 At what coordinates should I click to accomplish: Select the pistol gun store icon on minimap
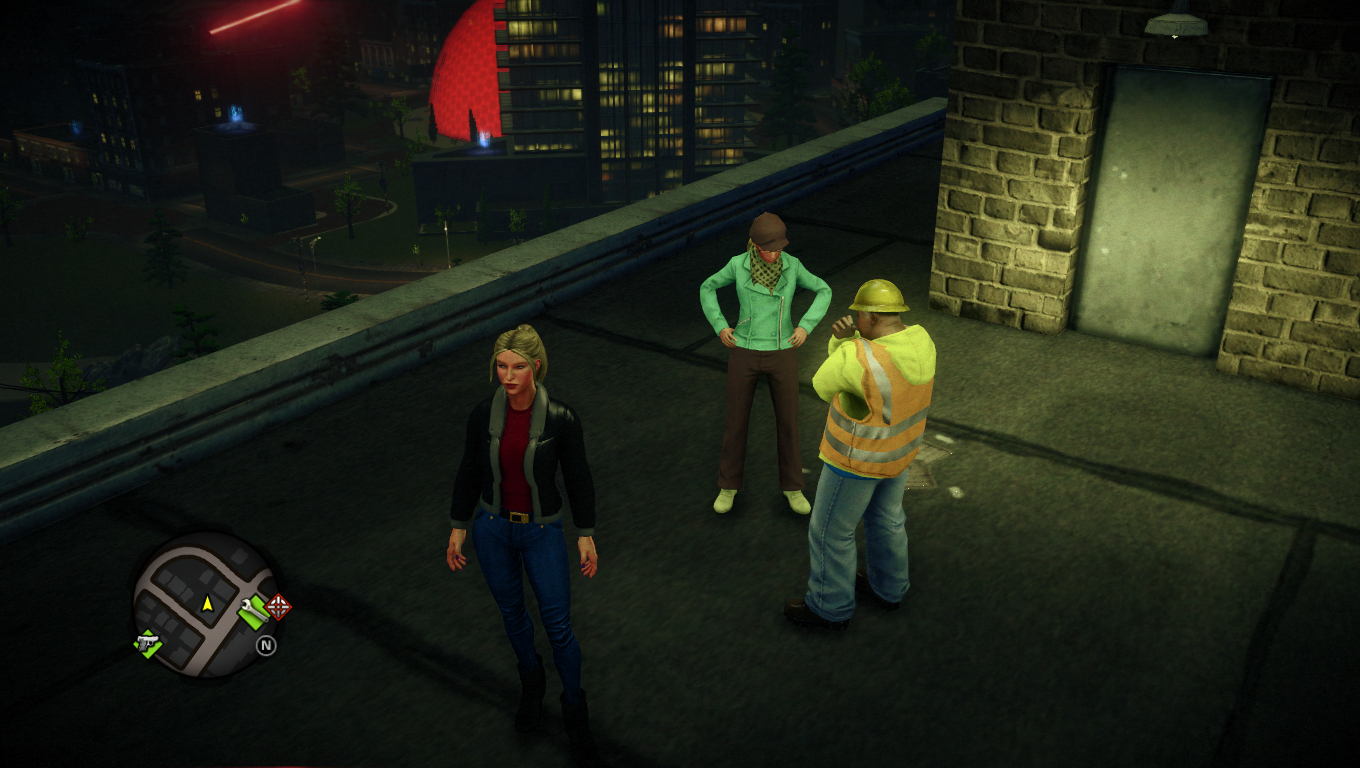[146, 645]
